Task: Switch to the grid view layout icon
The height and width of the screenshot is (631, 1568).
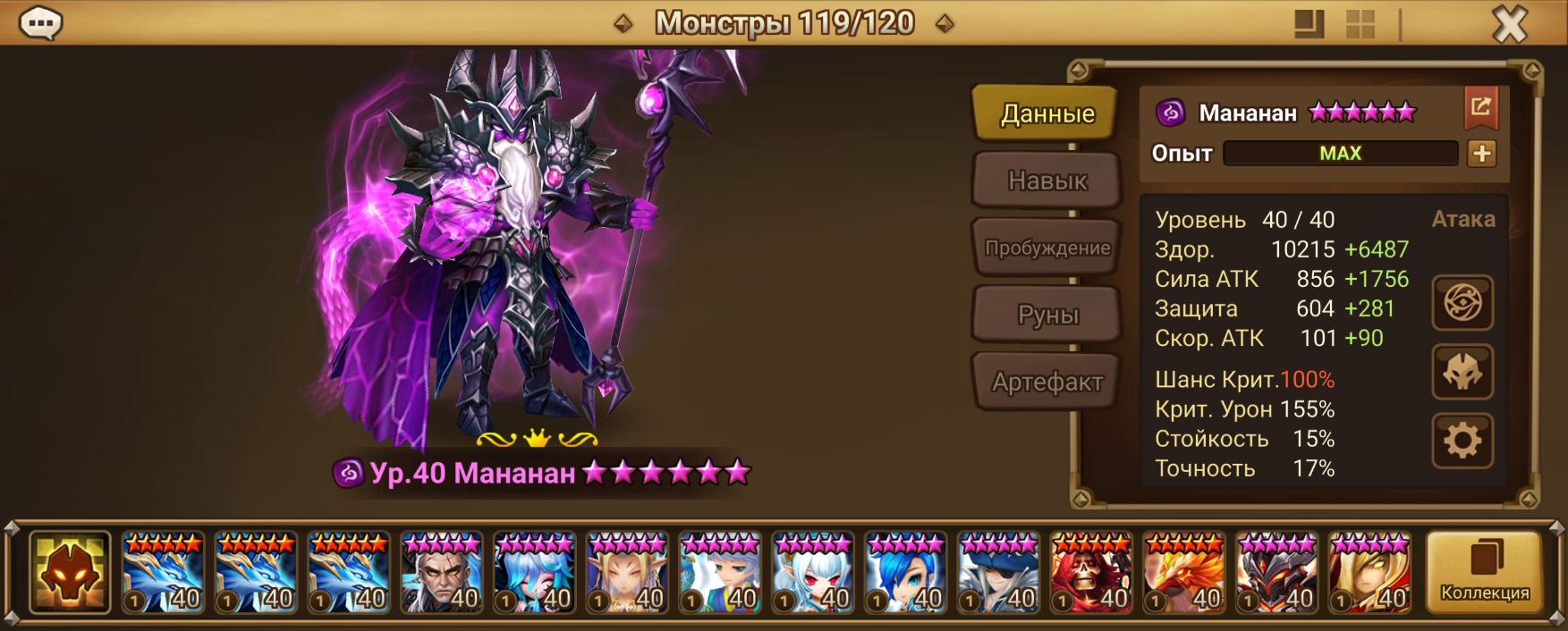Action: point(1360,24)
